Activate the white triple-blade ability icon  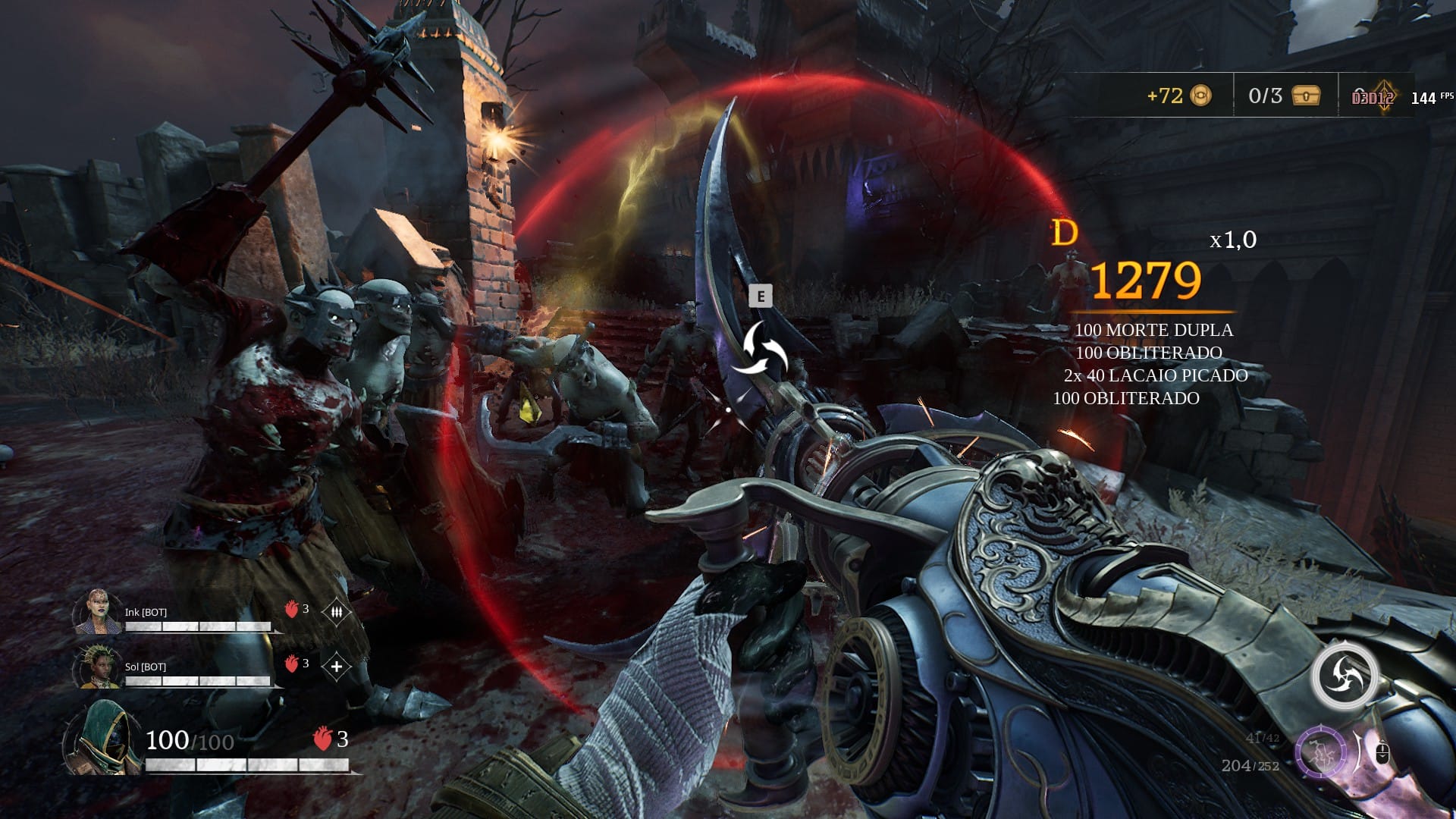point(1345,676)
